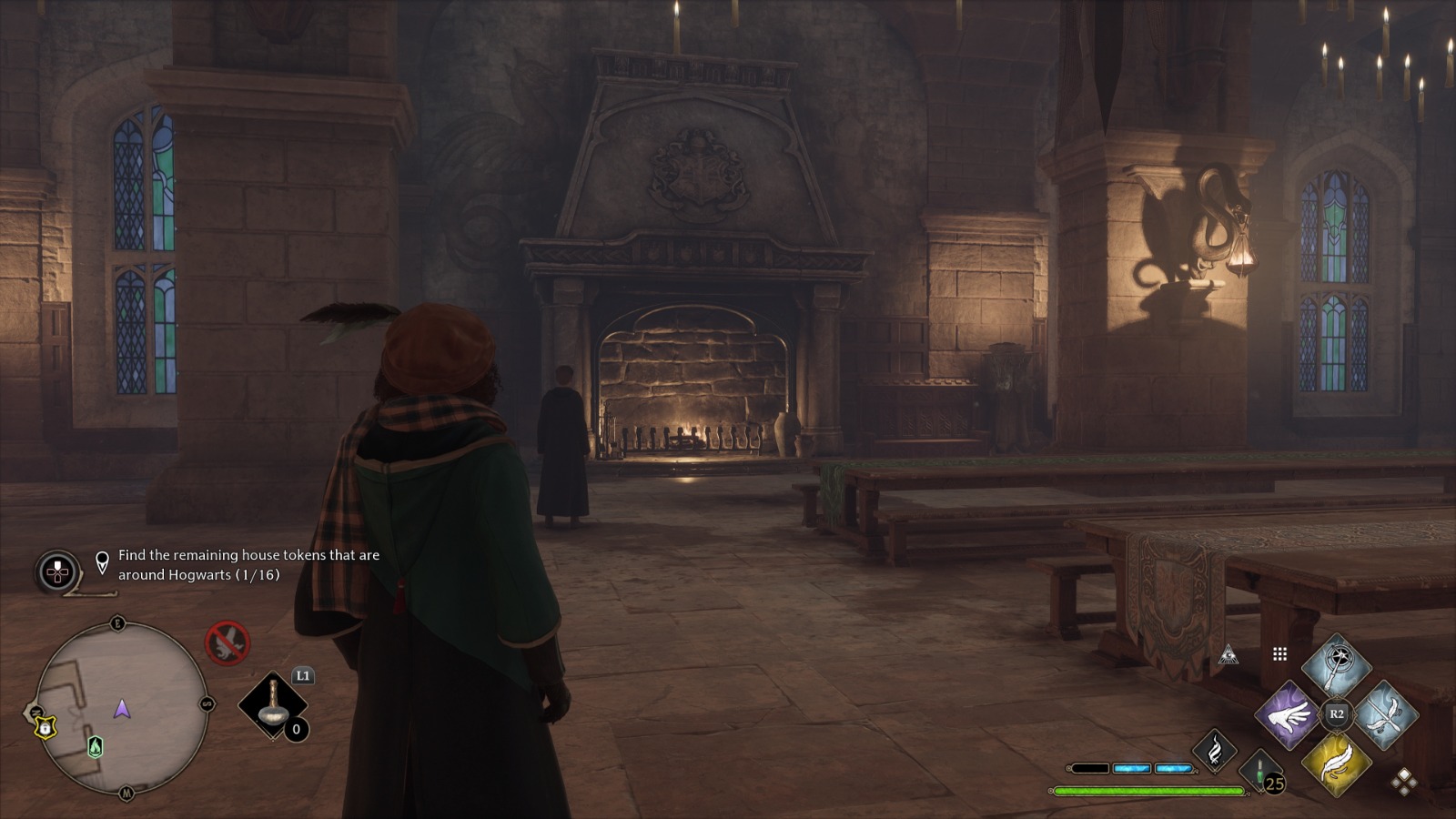Click the S compass letter on minimap ring
Image resolution: width=1456 pixels, height=819 pixels.
pos(207,704)
